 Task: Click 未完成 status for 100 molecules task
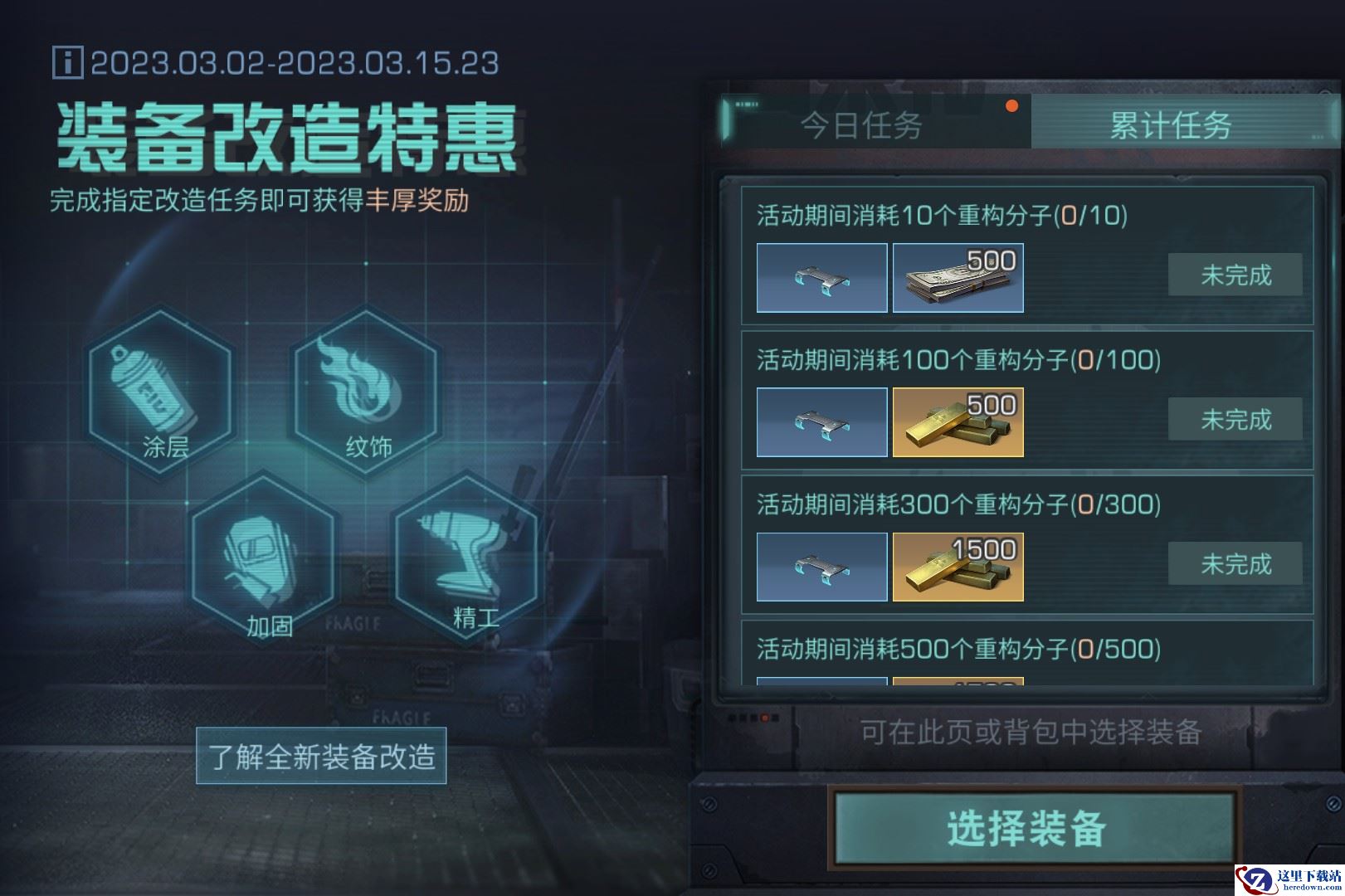1235,421
